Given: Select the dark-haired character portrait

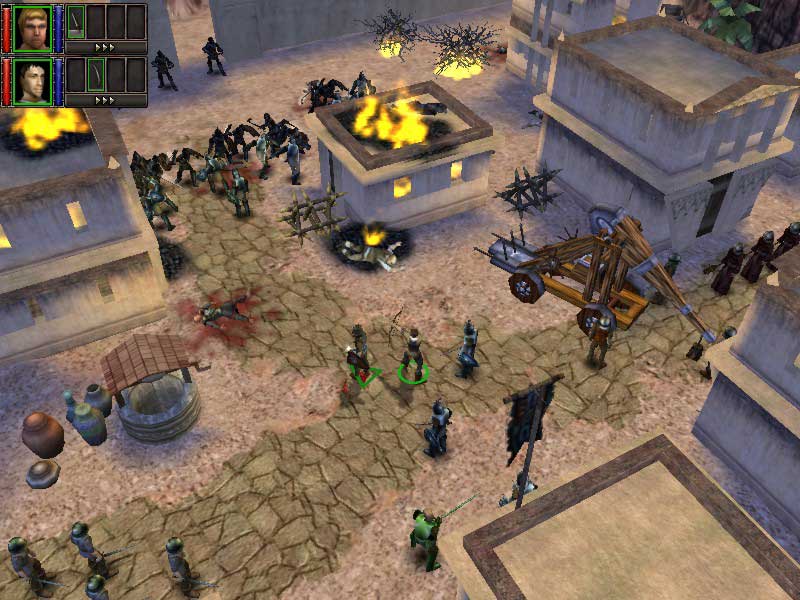Looking at the screenshot, I should [x=31, y=81].
